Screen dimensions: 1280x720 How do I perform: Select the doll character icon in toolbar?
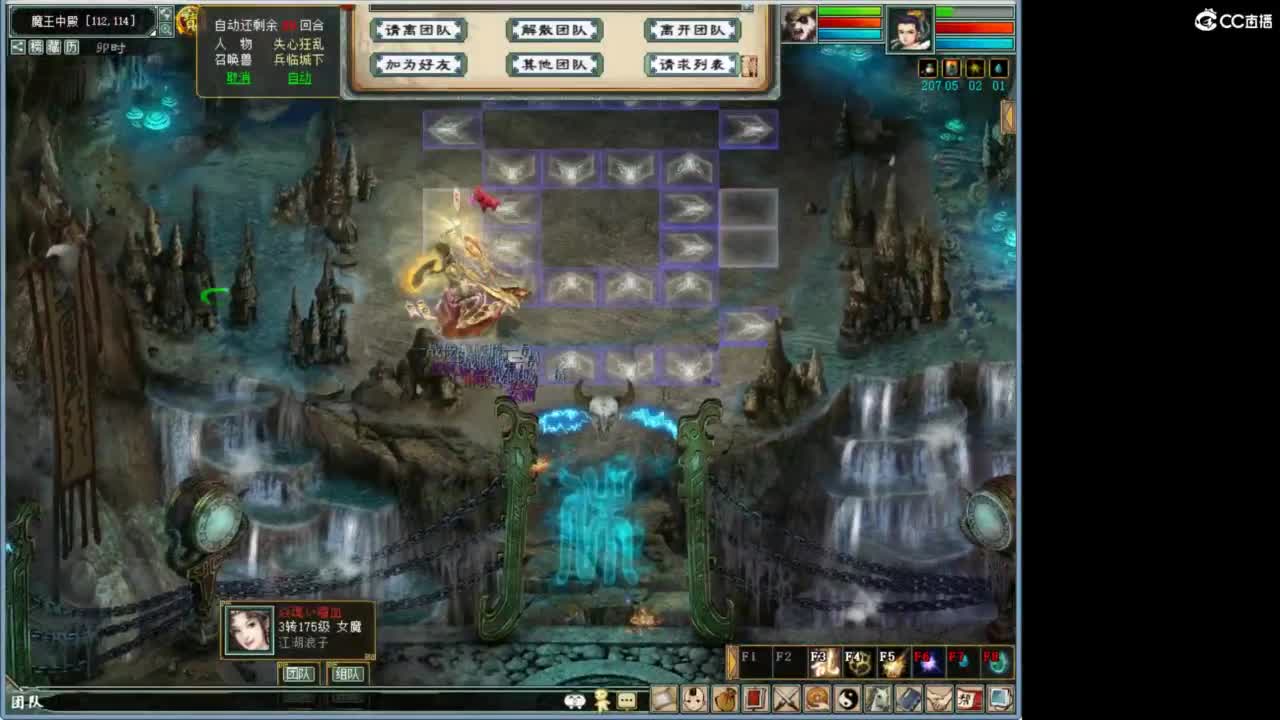tap(599, 701)
